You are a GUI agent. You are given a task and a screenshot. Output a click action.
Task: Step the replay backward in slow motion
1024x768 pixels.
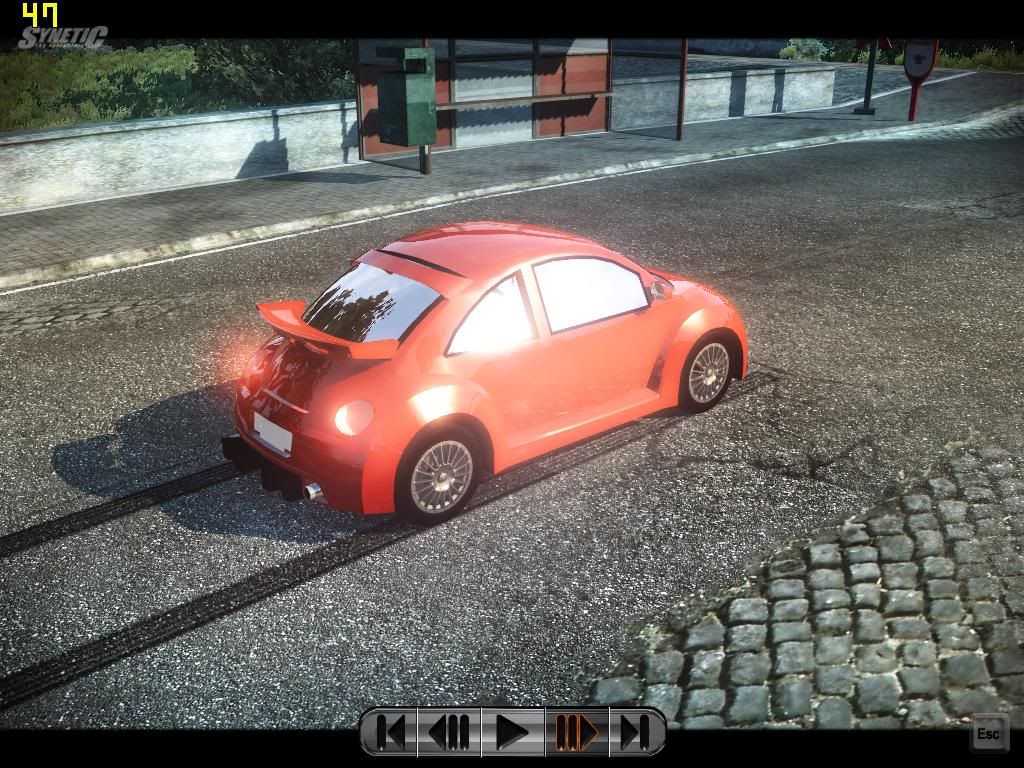click(x=450, y=733)
